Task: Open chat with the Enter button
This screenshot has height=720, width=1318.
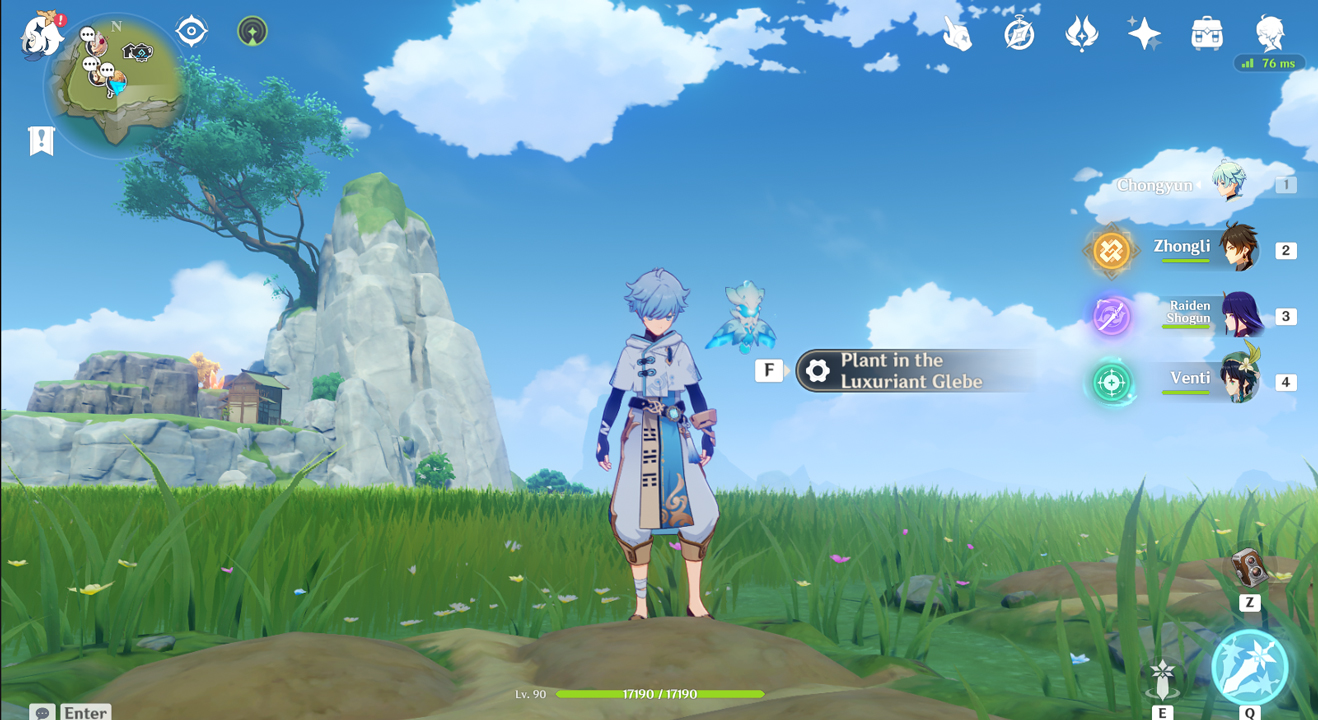Action: point(84,712)
